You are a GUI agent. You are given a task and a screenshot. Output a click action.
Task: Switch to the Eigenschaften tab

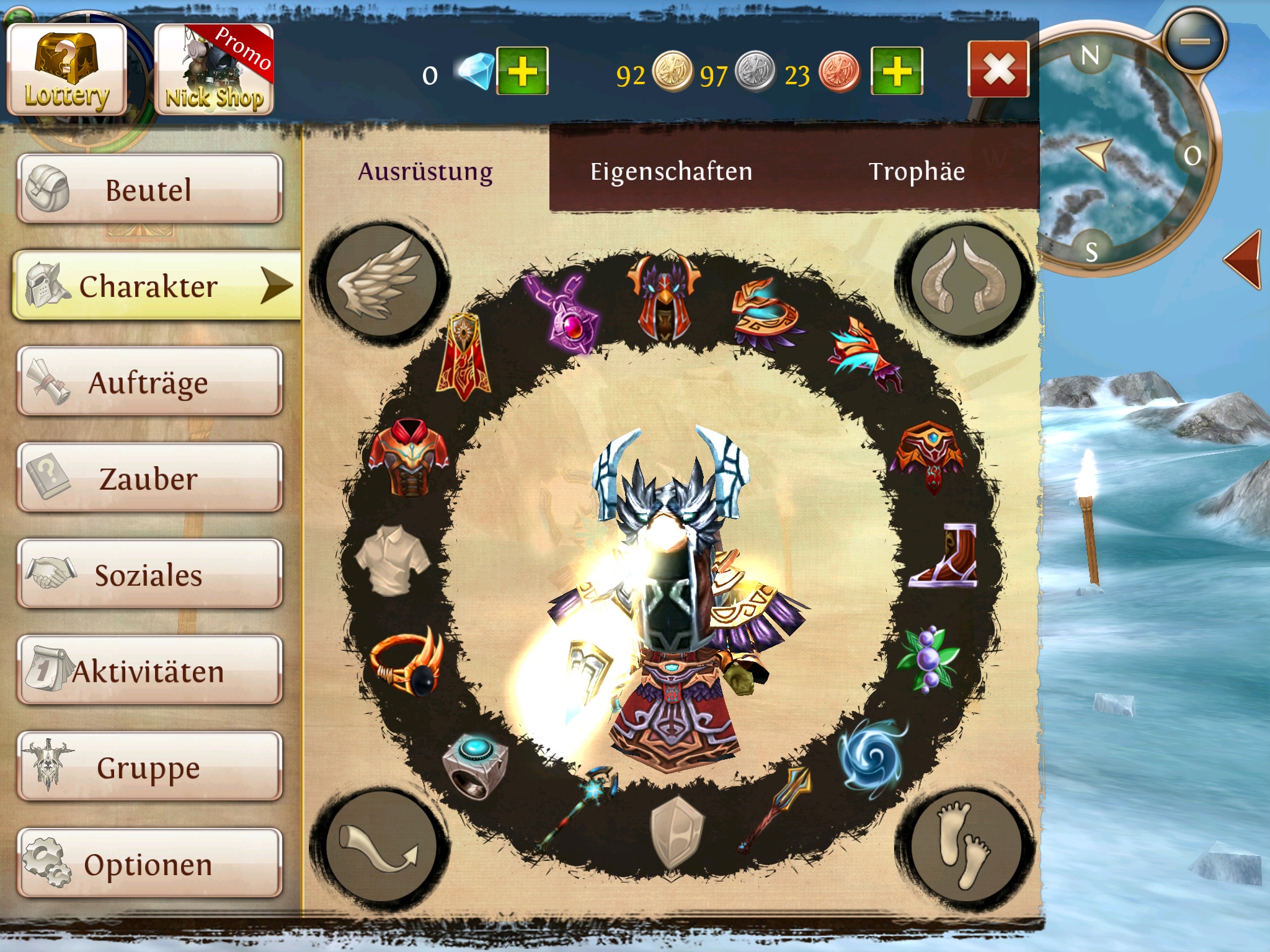(671, 171)
